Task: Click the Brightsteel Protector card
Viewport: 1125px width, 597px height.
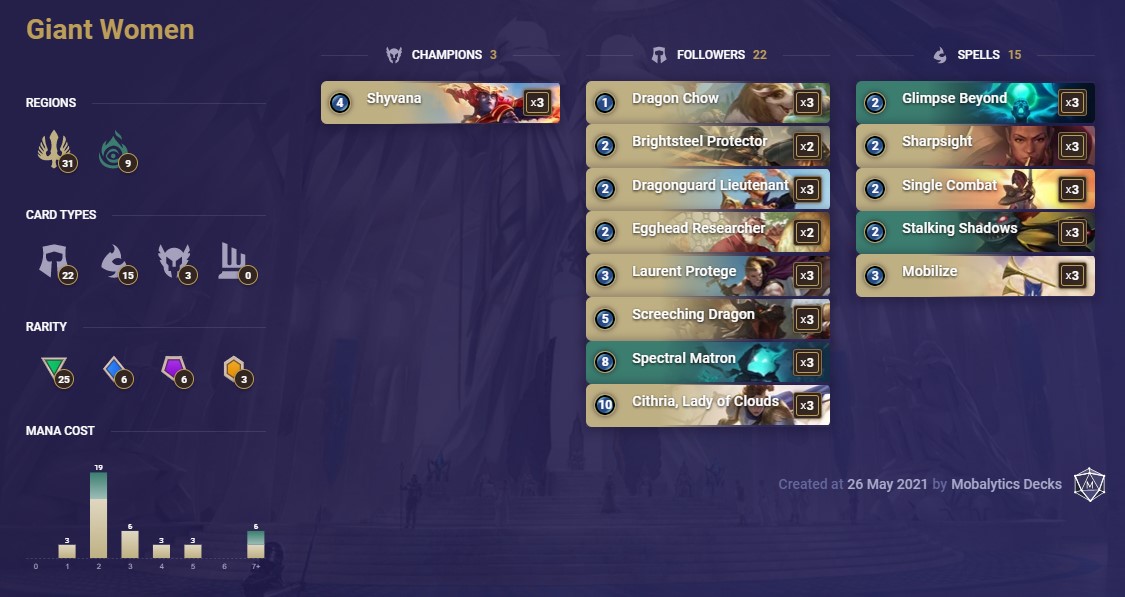Action: [707, 145]
